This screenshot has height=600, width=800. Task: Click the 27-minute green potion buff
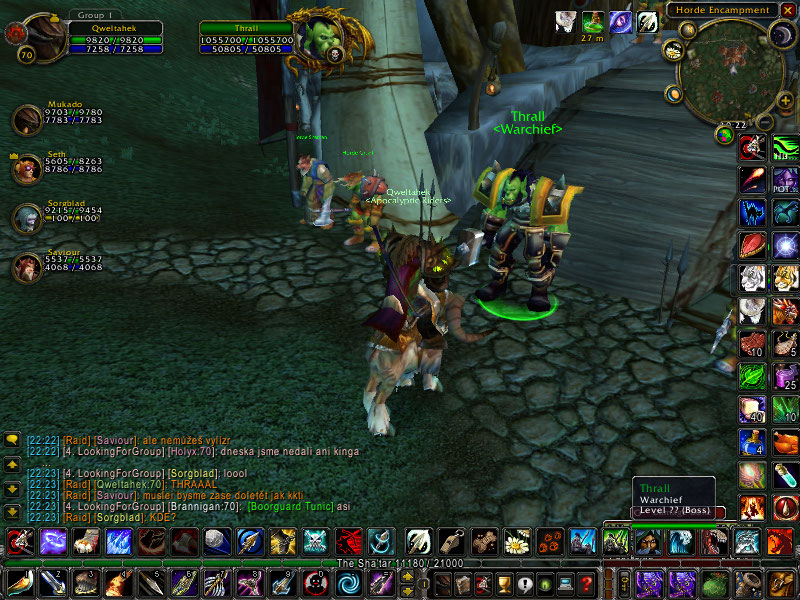coord(592,22)
